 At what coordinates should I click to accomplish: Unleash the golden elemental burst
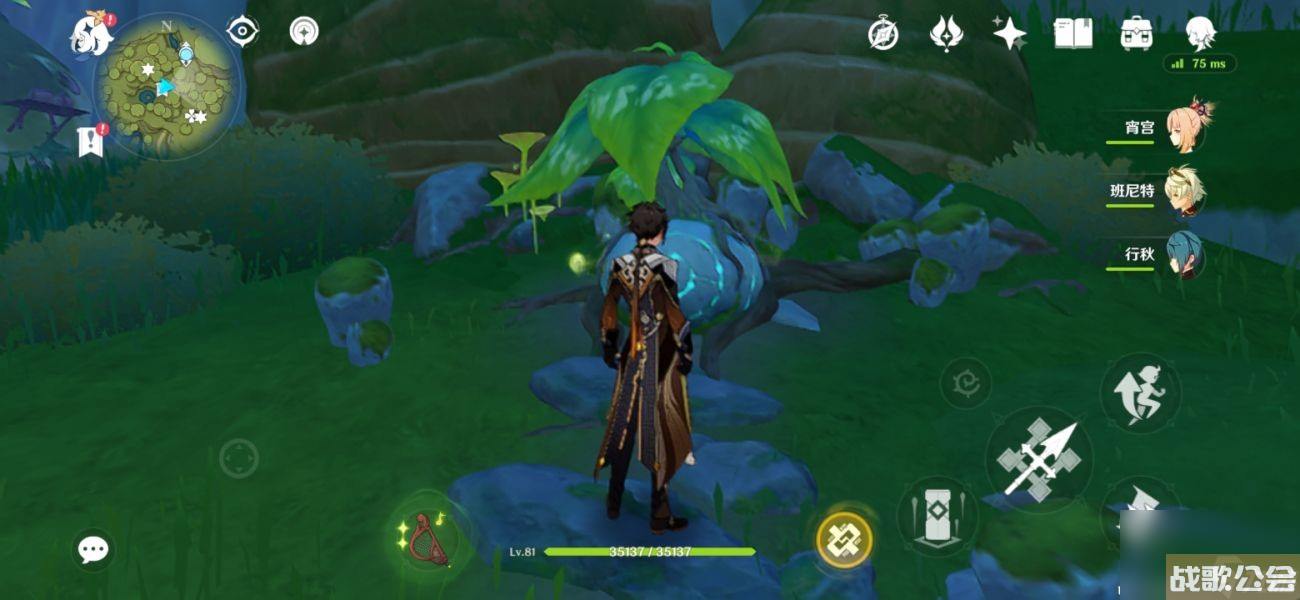tap(845, 541)
